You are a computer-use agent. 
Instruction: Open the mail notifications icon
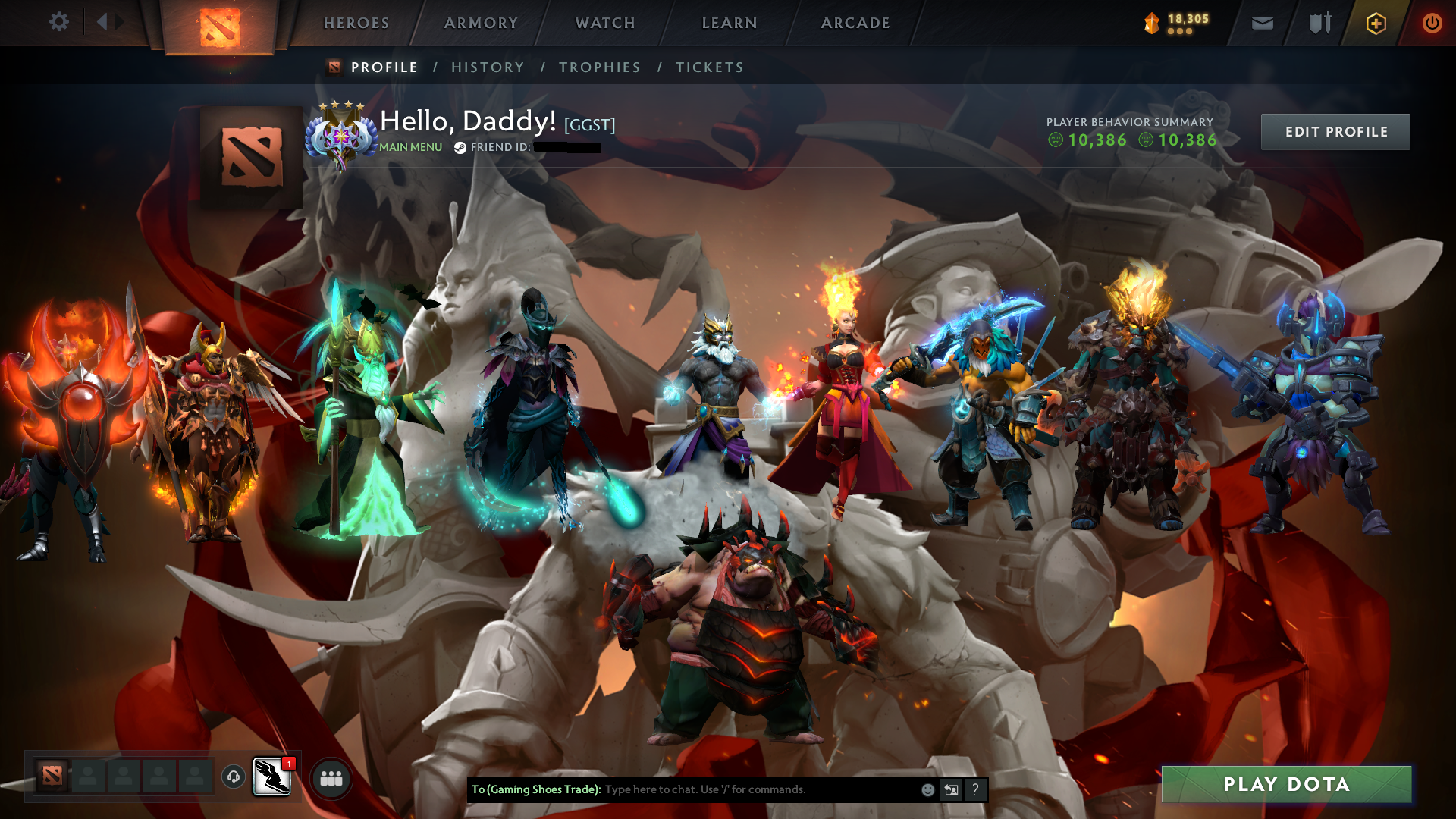1261,23
